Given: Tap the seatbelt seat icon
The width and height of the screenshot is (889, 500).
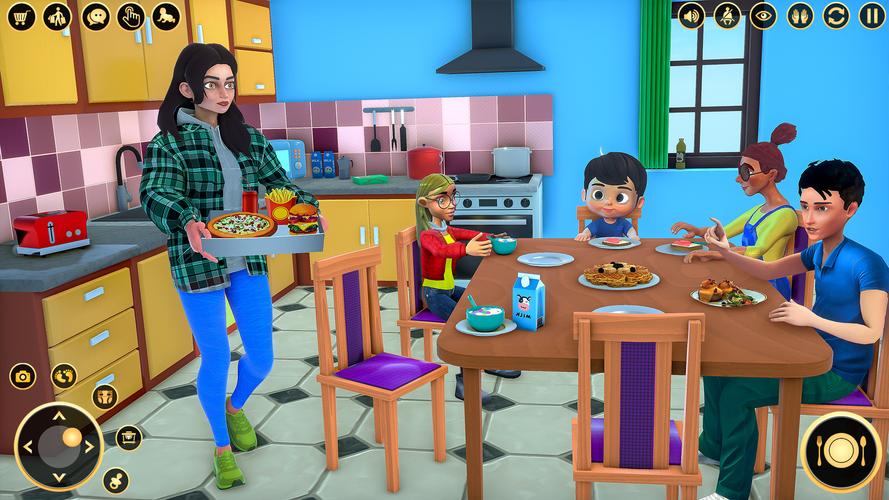Looking at the screenshot, I should (727, 16).
